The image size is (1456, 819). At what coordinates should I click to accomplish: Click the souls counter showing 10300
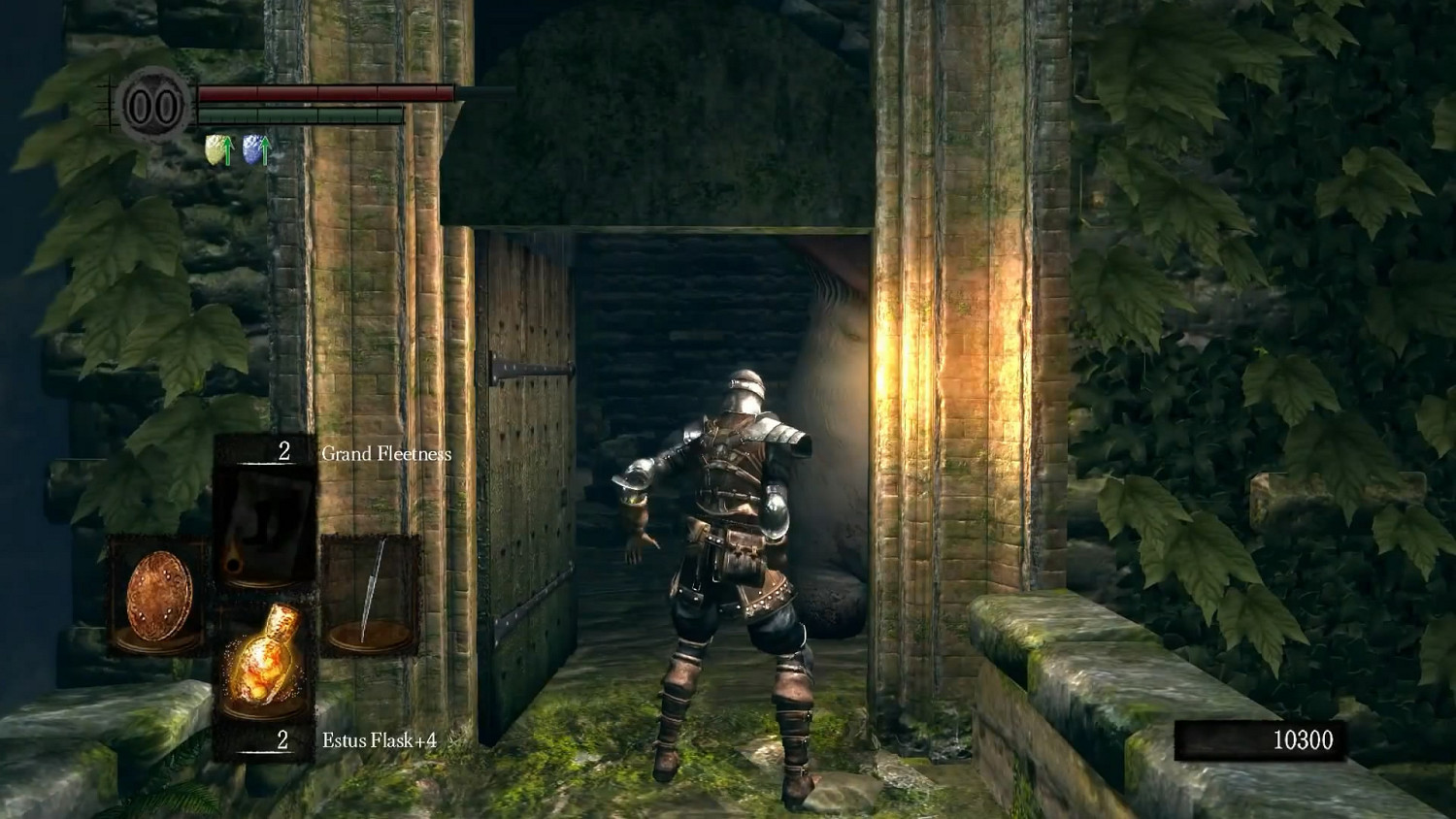click(1306, 738)
